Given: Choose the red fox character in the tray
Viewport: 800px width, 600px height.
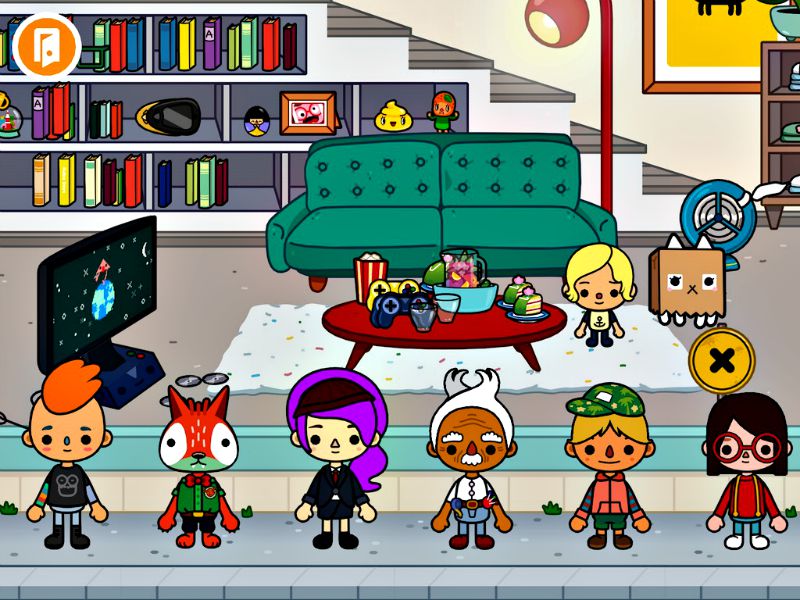Looking at the screenshot, I should 199,462.
